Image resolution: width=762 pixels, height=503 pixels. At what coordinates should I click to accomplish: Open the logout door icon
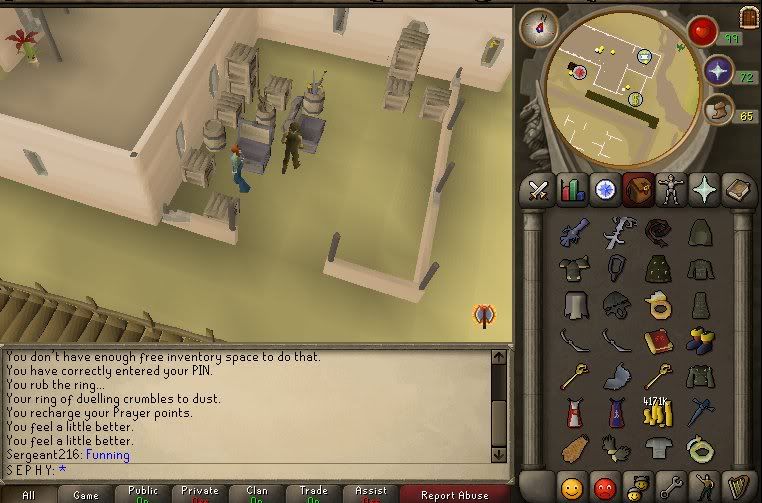click(748, 17)
